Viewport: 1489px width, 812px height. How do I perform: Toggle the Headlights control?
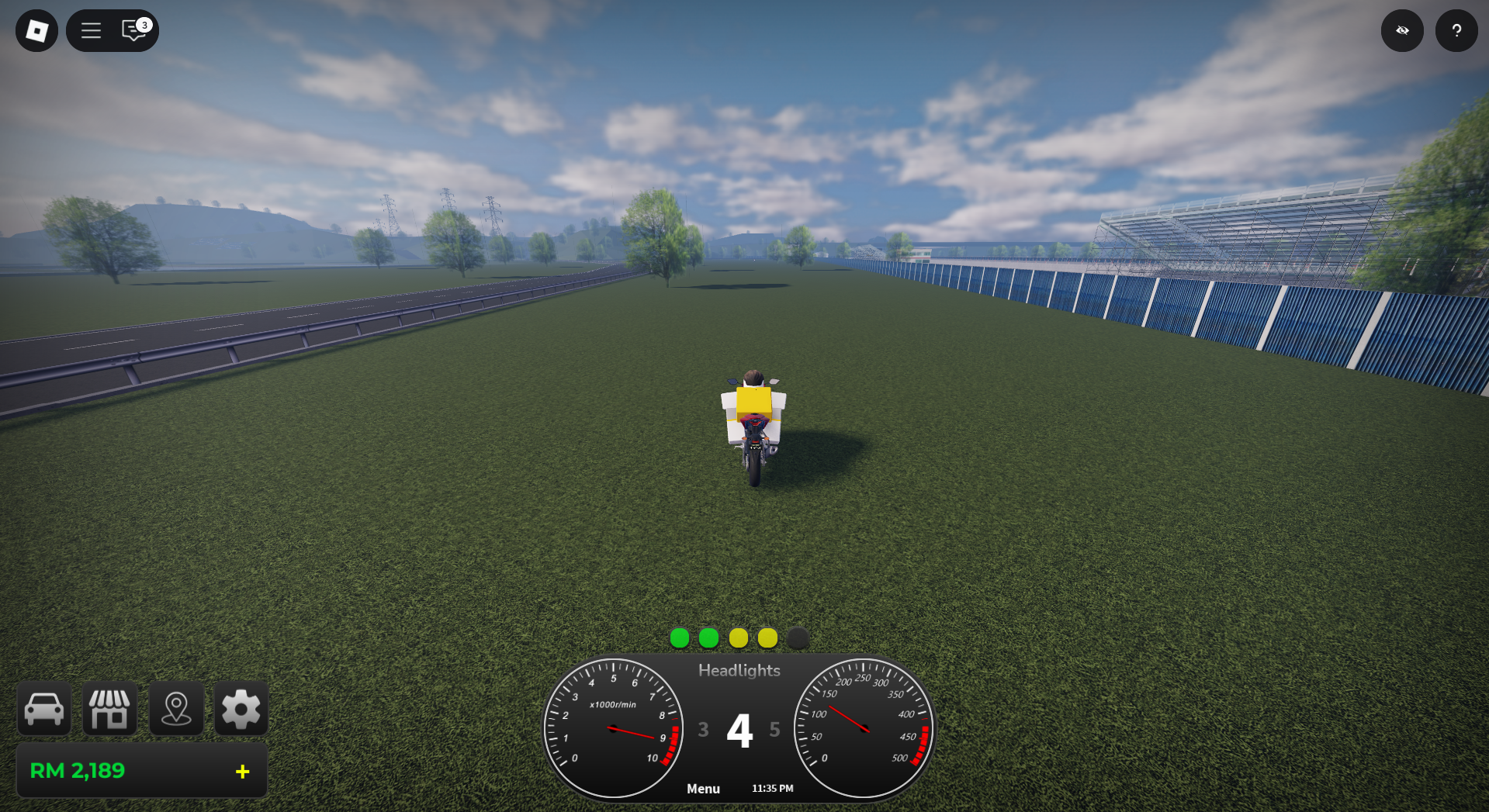[739, 670]
